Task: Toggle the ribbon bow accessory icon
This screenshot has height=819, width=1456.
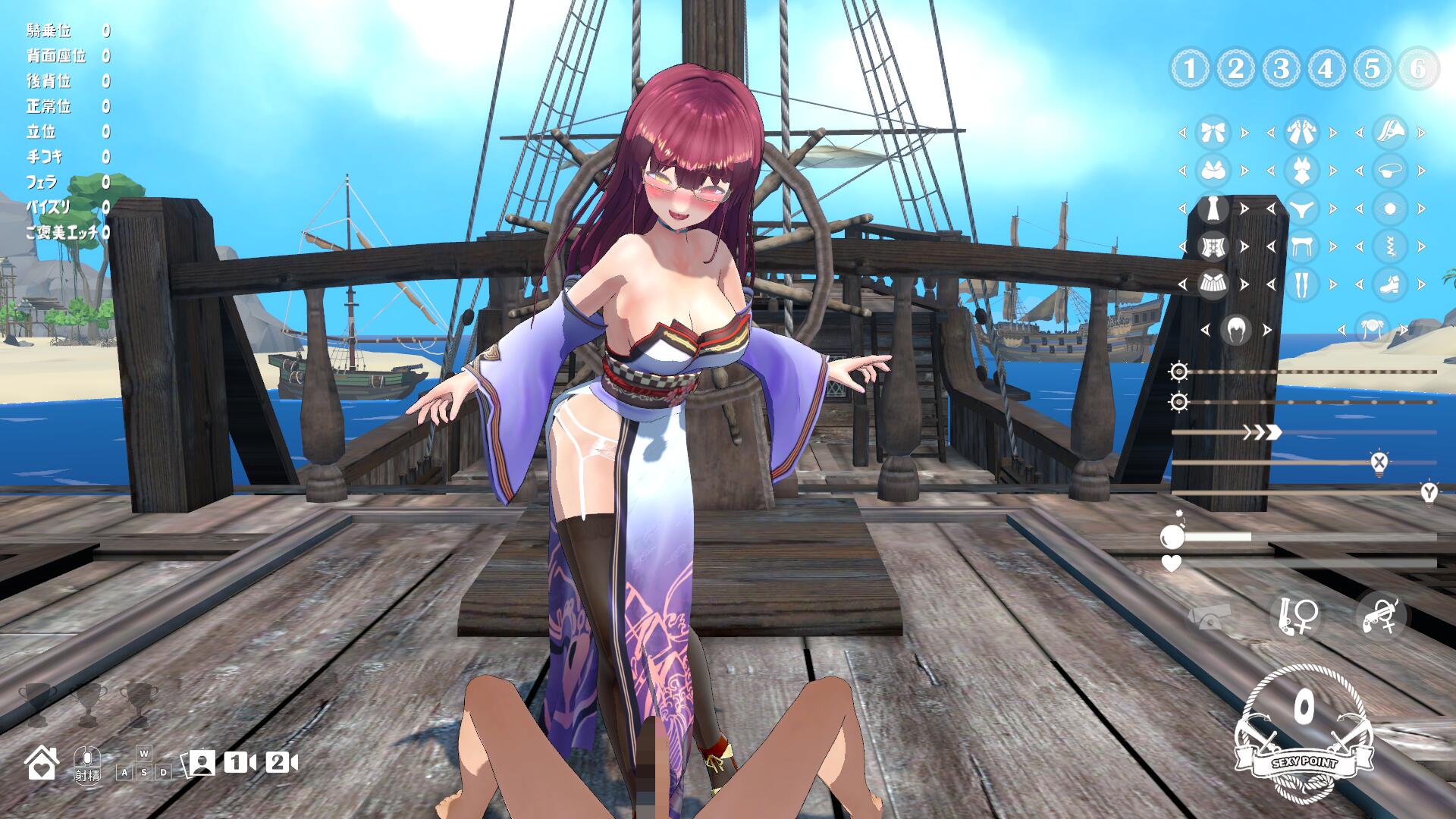Action: [1213, 133]
